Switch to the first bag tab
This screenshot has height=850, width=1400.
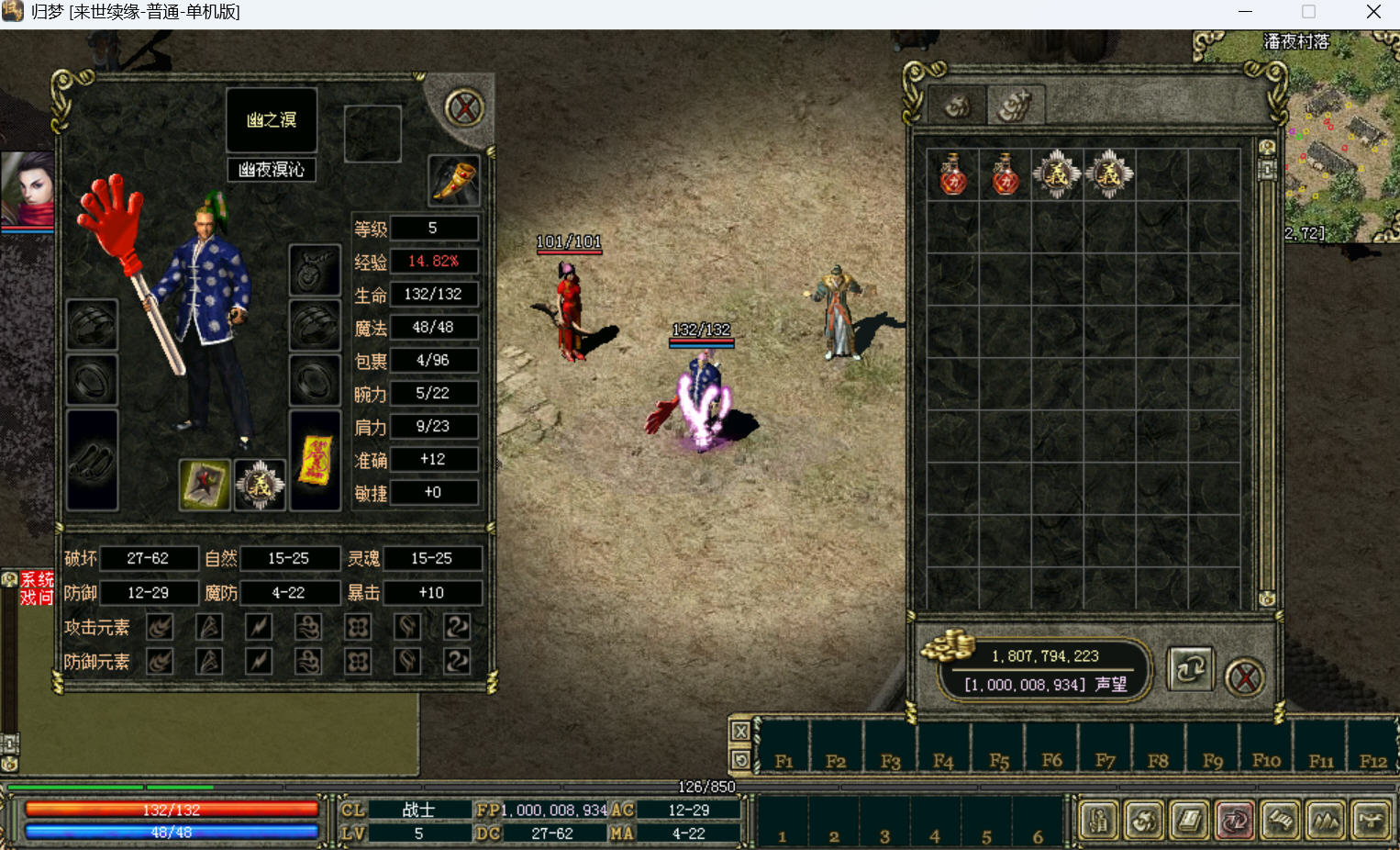(957, 106)
